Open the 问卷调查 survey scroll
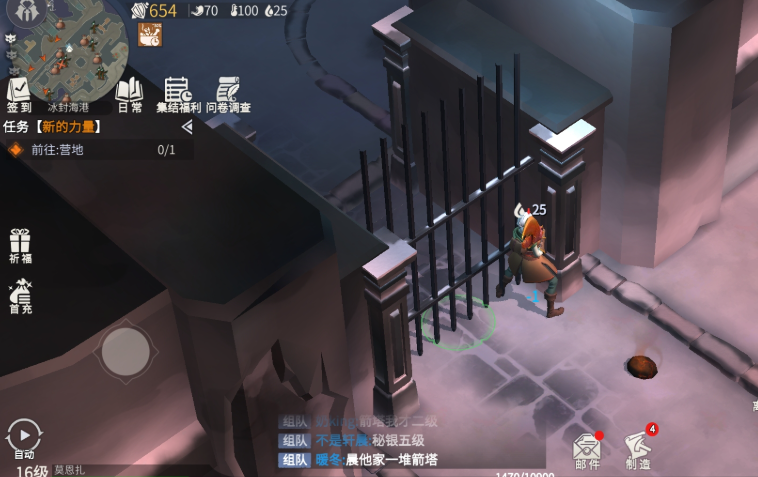The width and height of the screenshot is (758, 477). pos(228,93)
